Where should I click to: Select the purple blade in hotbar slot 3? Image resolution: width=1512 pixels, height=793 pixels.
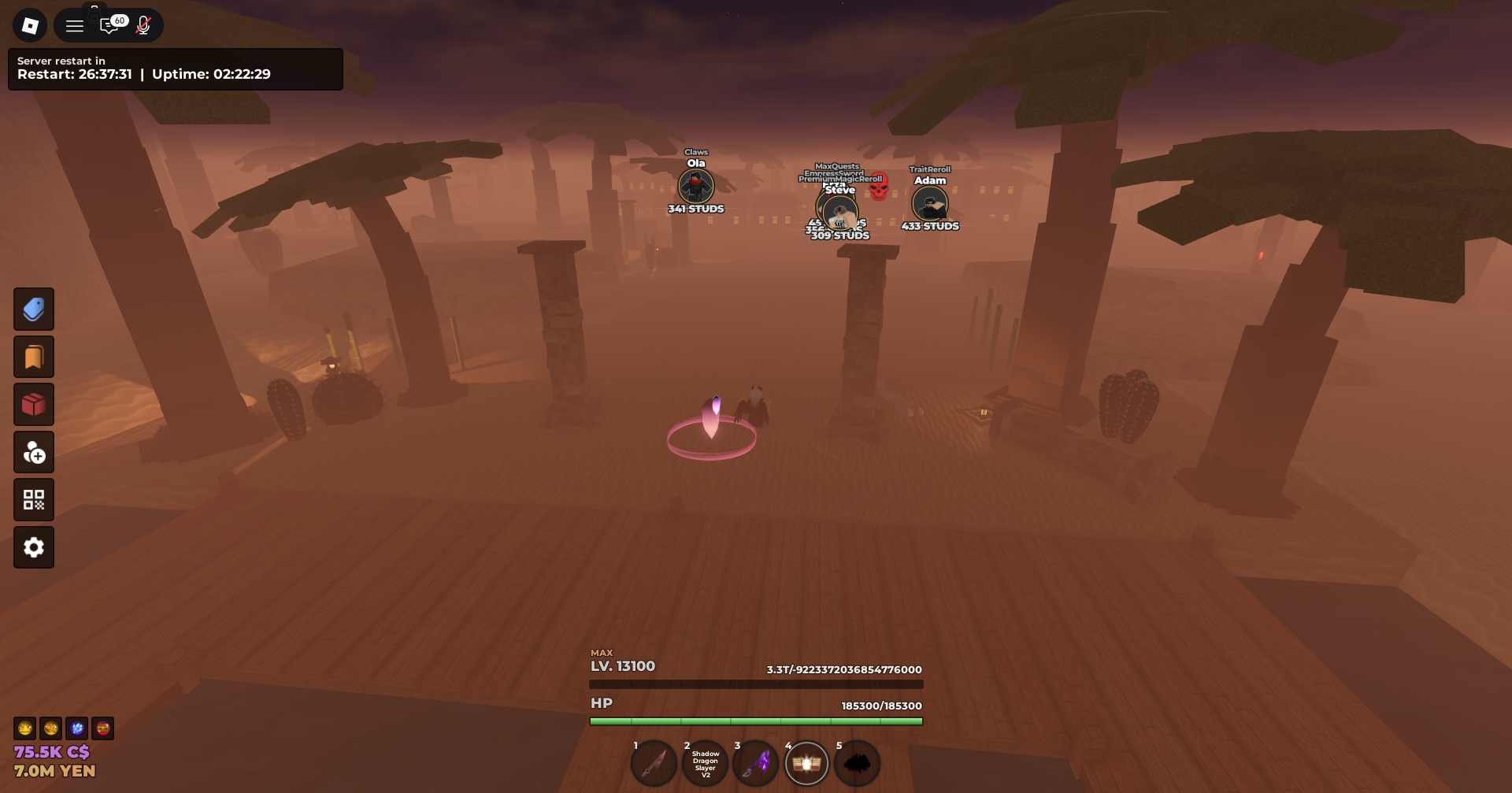coord(756,763)
